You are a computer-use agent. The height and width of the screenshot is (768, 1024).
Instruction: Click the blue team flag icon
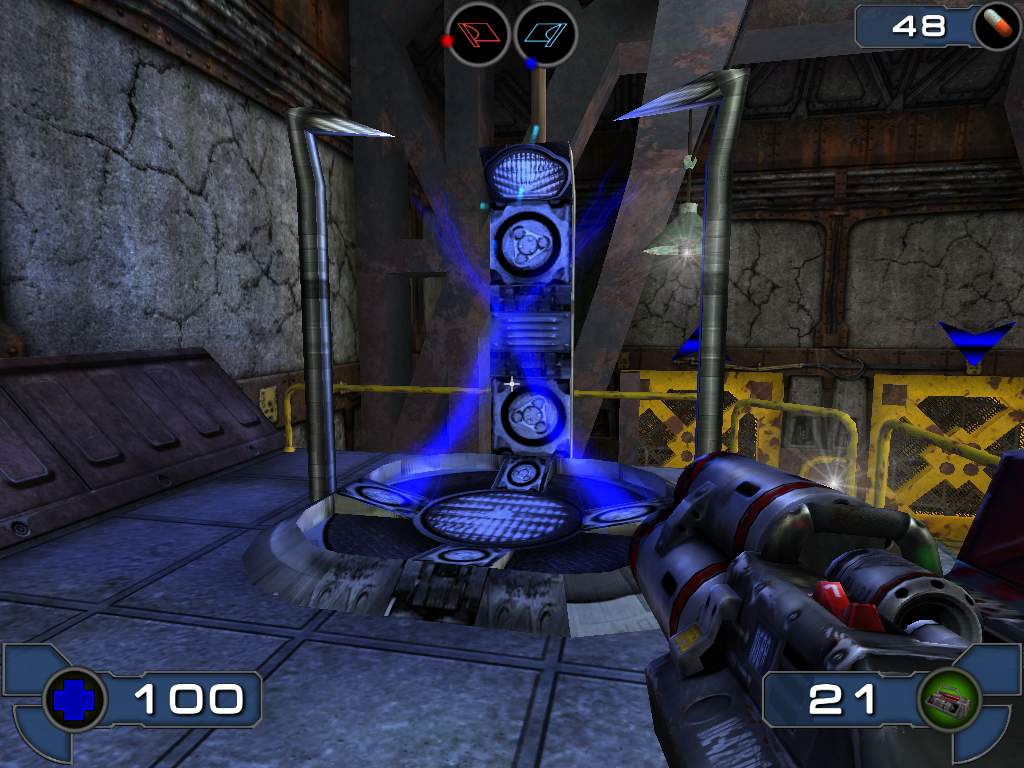tap(545, 34)
